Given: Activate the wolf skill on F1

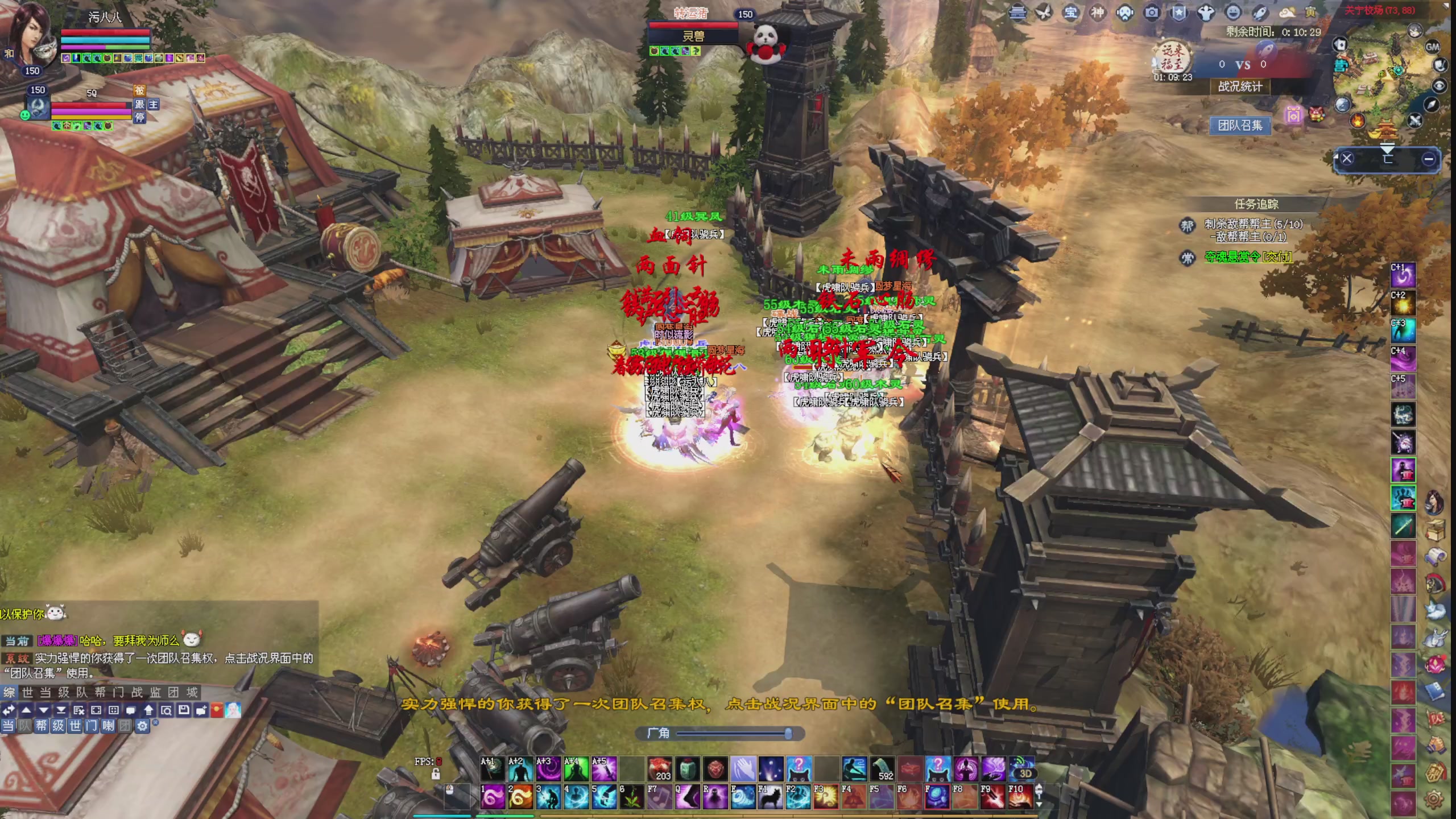Looking at the screenshot, I should 770,797.
